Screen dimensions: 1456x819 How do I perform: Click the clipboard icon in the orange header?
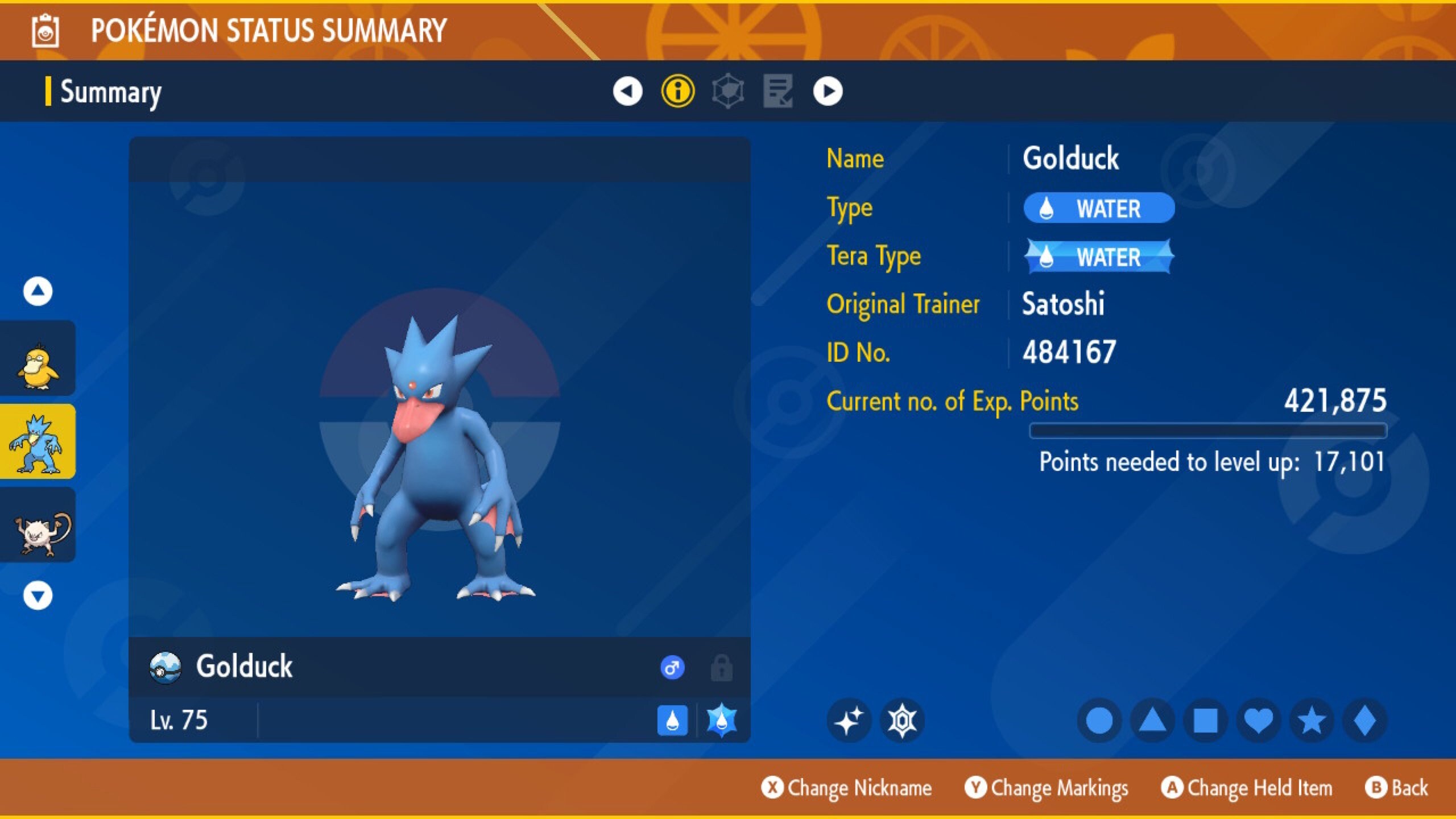pos(44,31)
